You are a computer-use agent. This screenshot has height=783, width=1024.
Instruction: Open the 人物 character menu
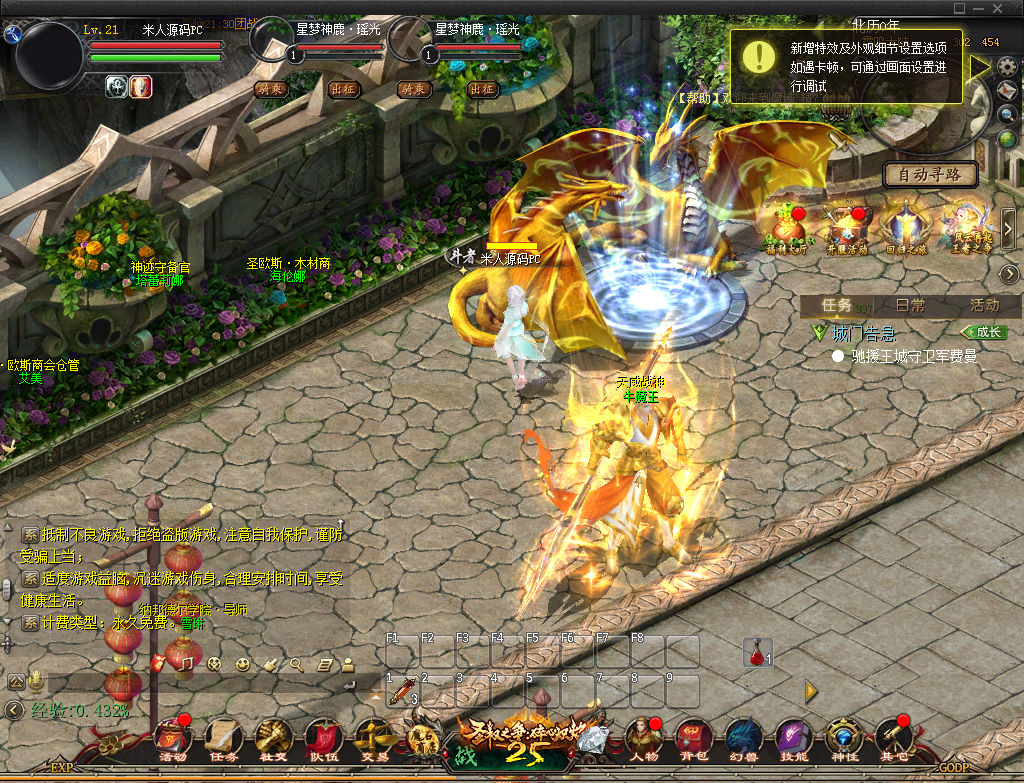click(641, 739)
